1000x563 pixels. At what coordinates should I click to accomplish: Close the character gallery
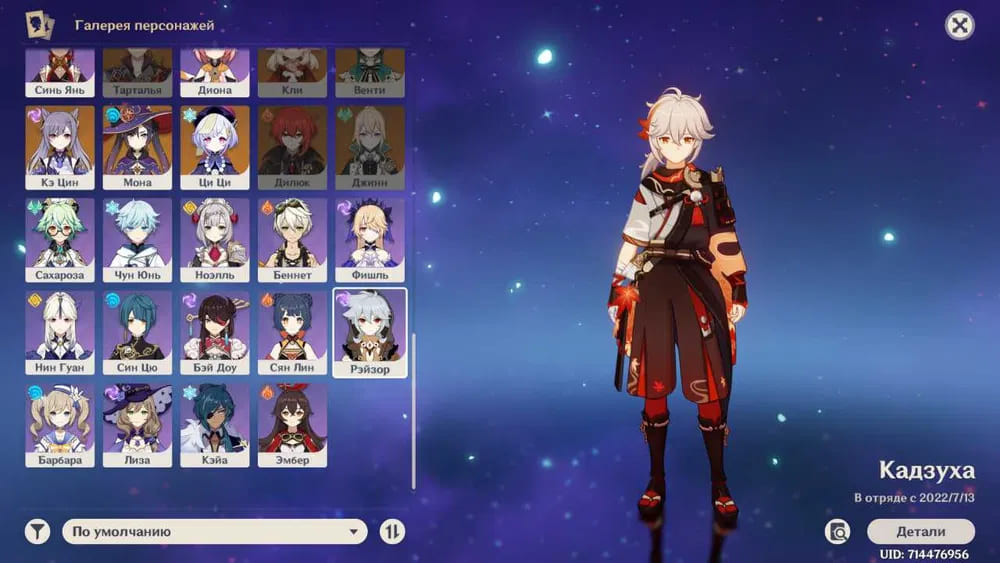(x=960, y=26)
